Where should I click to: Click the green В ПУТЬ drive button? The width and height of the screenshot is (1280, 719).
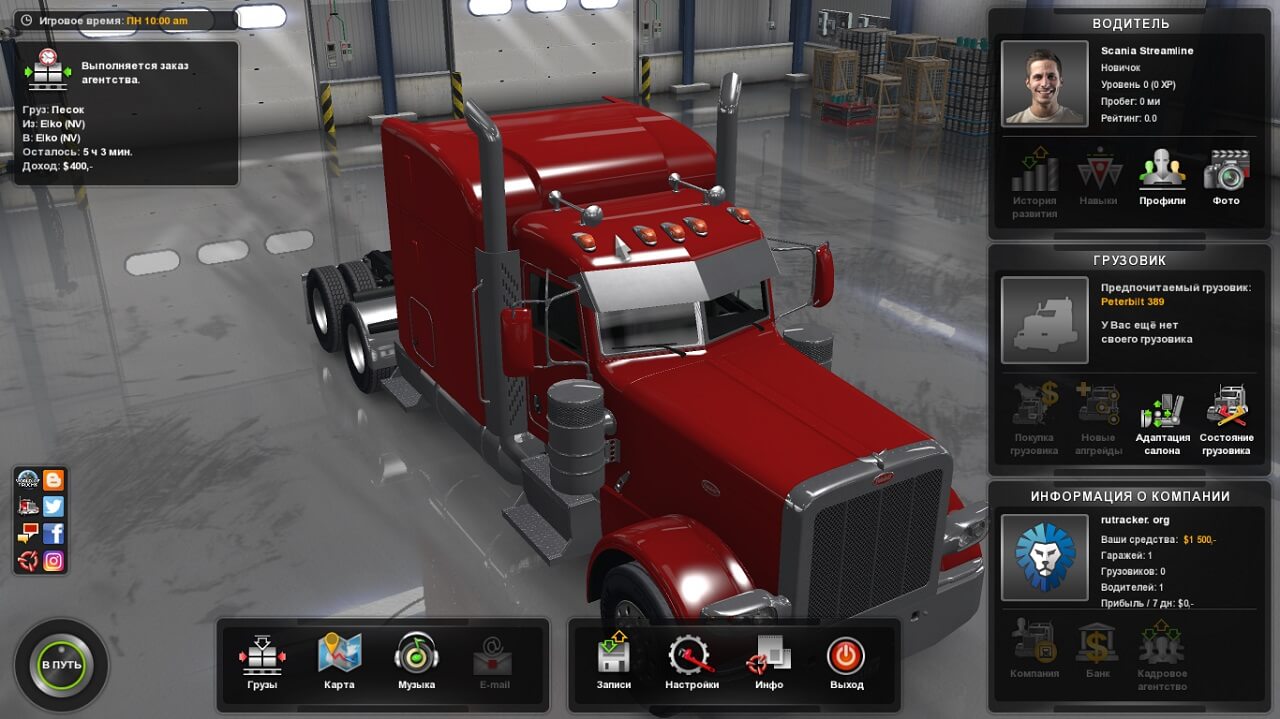[61, 665]
